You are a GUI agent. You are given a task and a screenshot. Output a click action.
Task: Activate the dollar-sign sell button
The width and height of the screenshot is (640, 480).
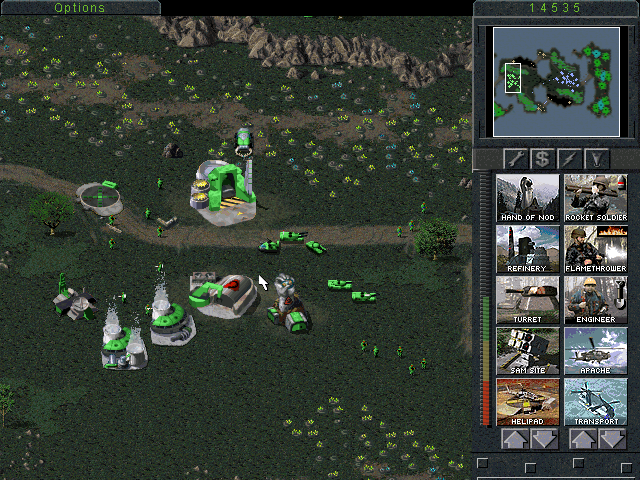click(542, 158)
